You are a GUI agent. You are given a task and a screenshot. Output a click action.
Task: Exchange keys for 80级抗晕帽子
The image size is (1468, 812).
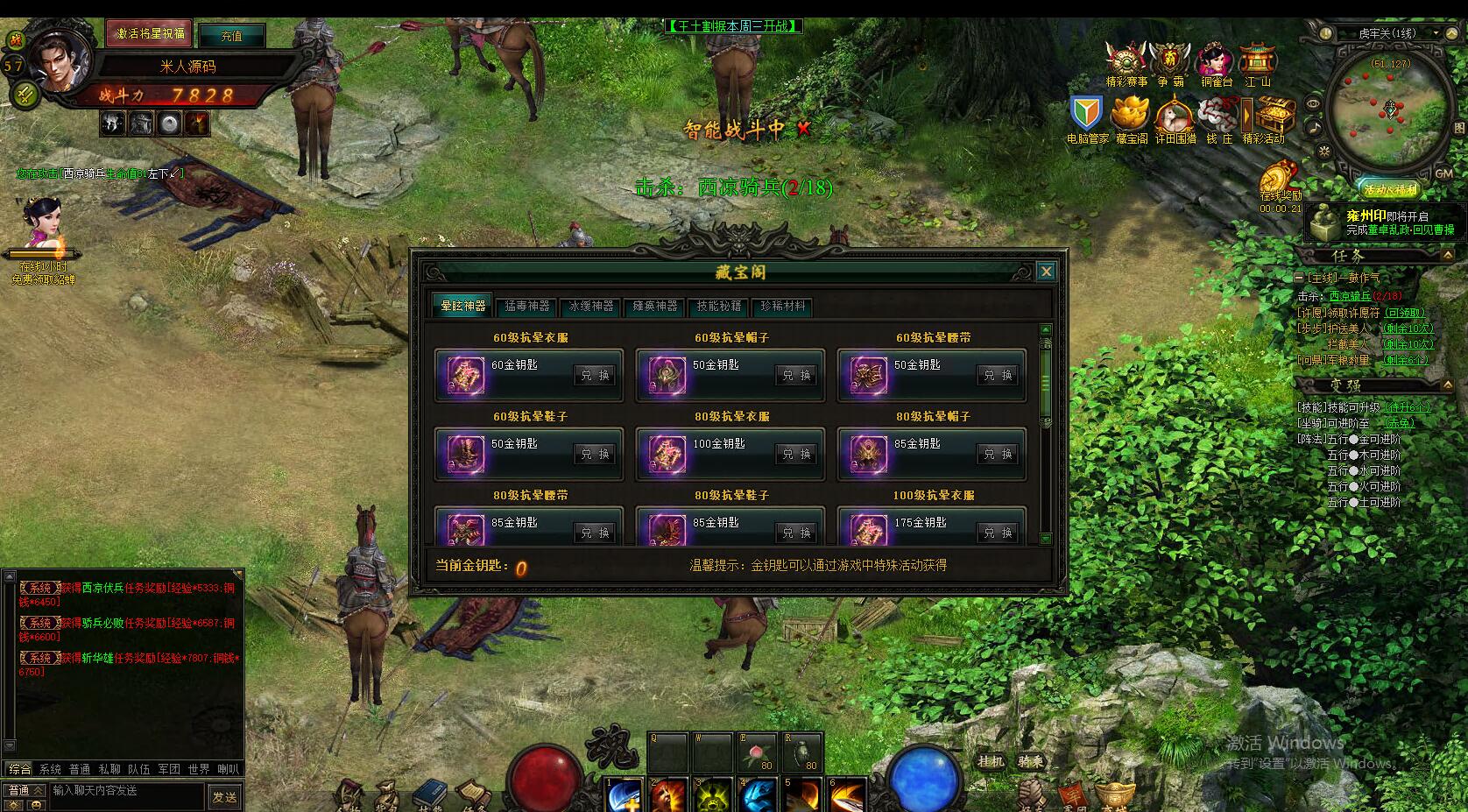(998, 454)
